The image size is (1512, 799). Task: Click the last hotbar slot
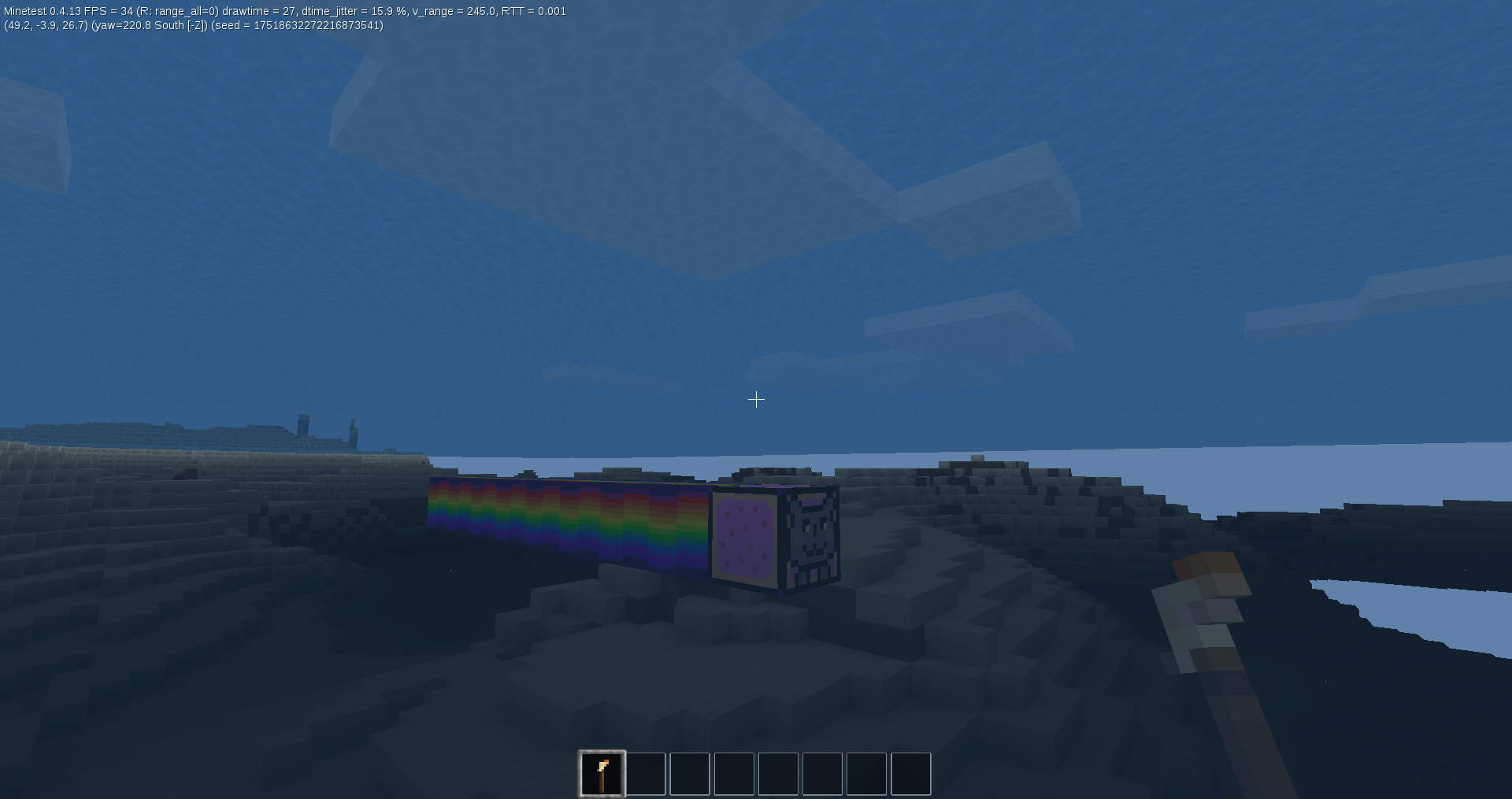tap(910, 773)
